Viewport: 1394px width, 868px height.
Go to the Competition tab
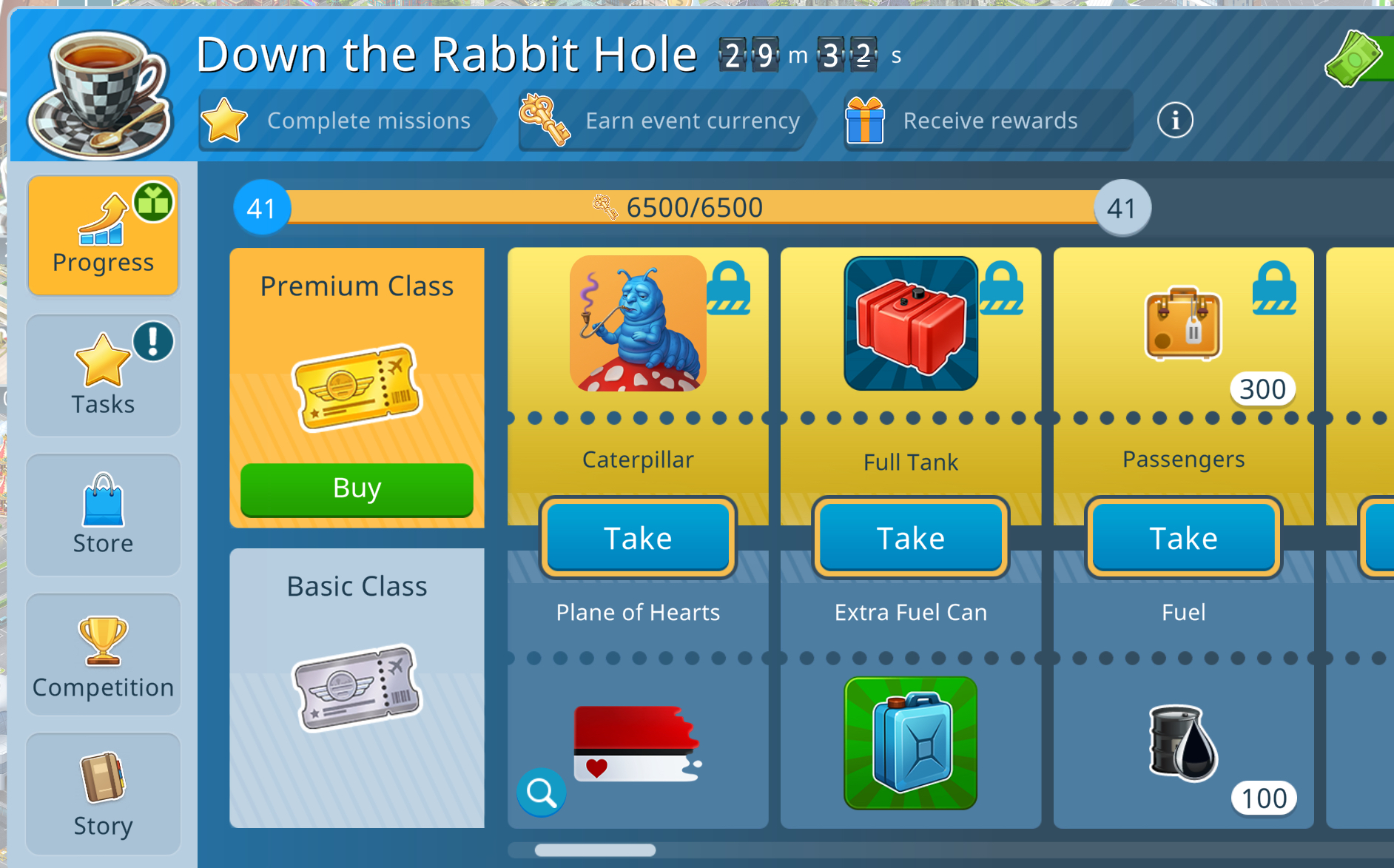click(103, 654)
